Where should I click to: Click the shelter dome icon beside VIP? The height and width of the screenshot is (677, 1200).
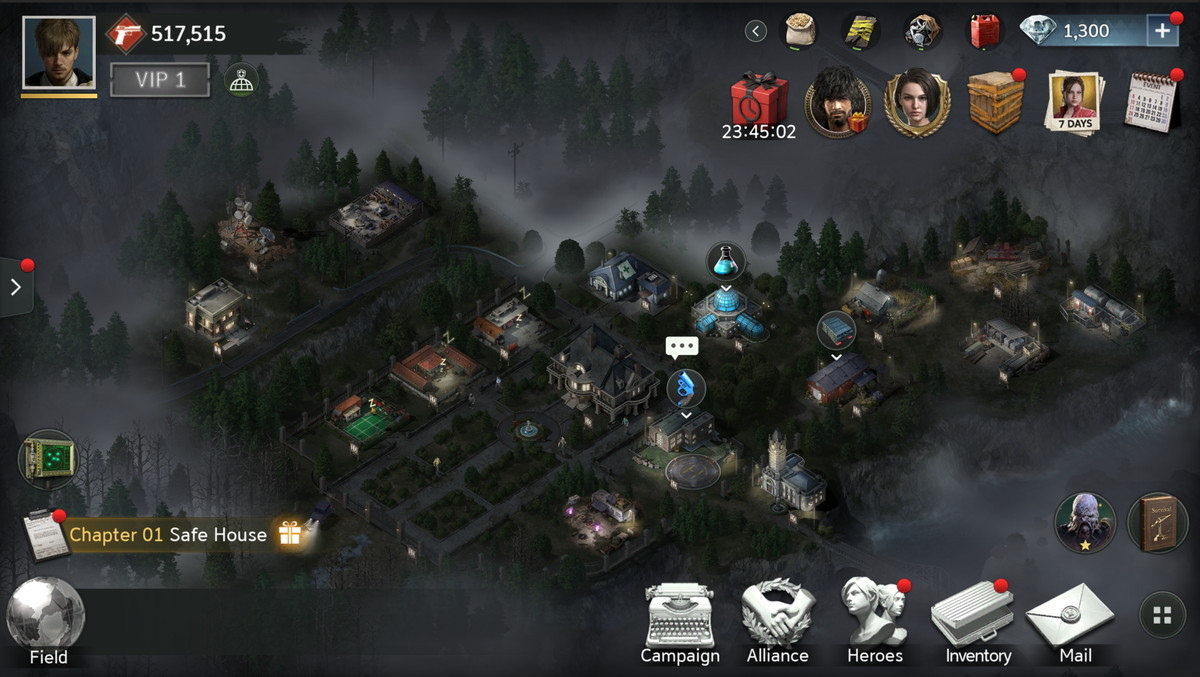pyautogui.click(x=240, y=80)
